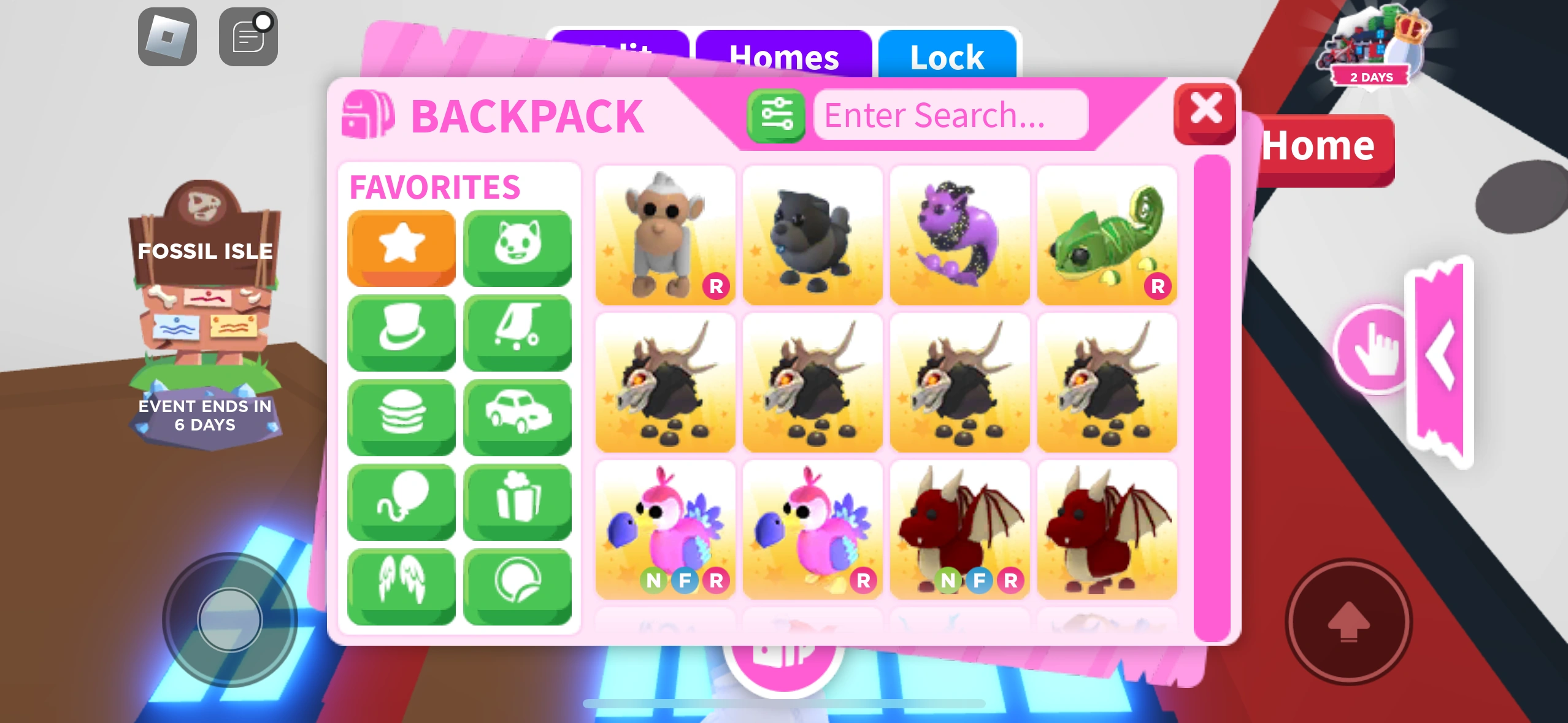Open the vehicles category icon

click(518, 416)
